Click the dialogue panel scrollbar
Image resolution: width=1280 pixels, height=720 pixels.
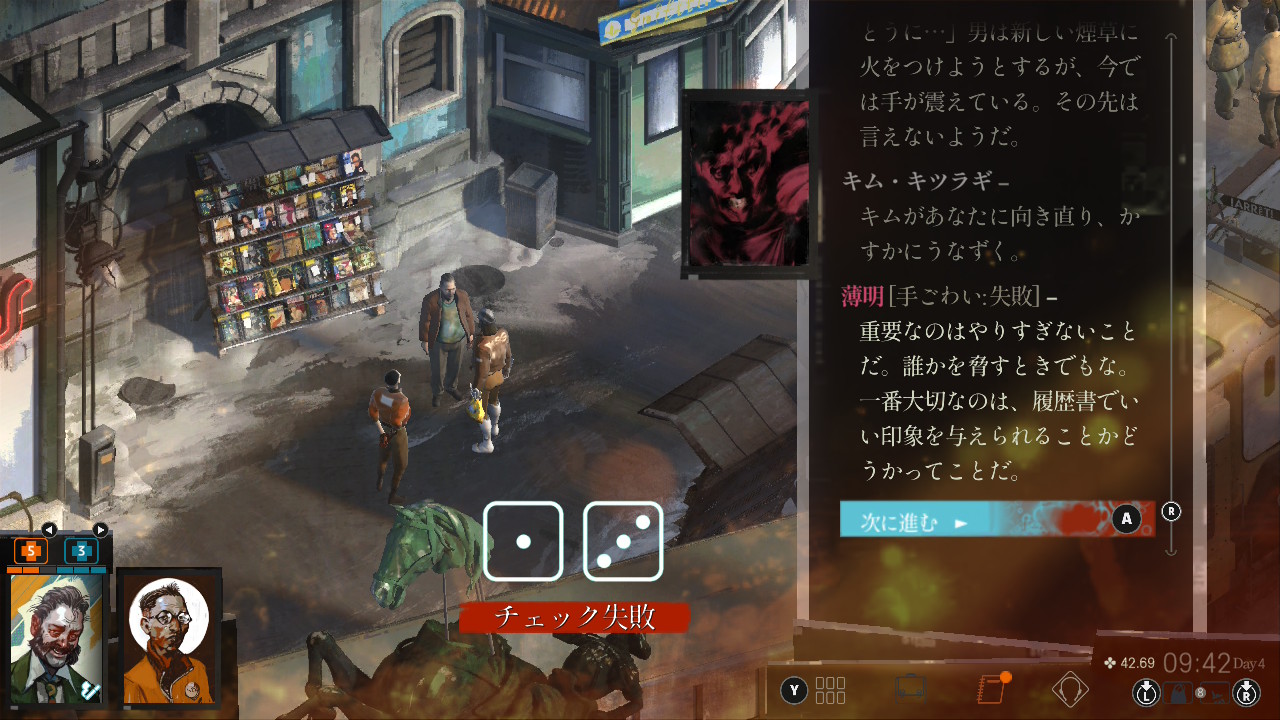(x=1172, y=300)
